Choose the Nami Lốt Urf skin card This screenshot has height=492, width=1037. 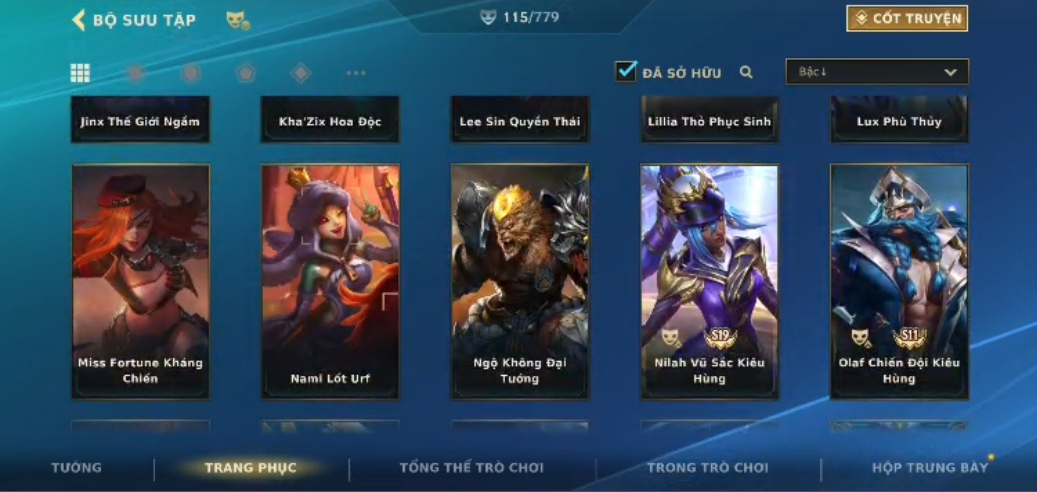330,282
